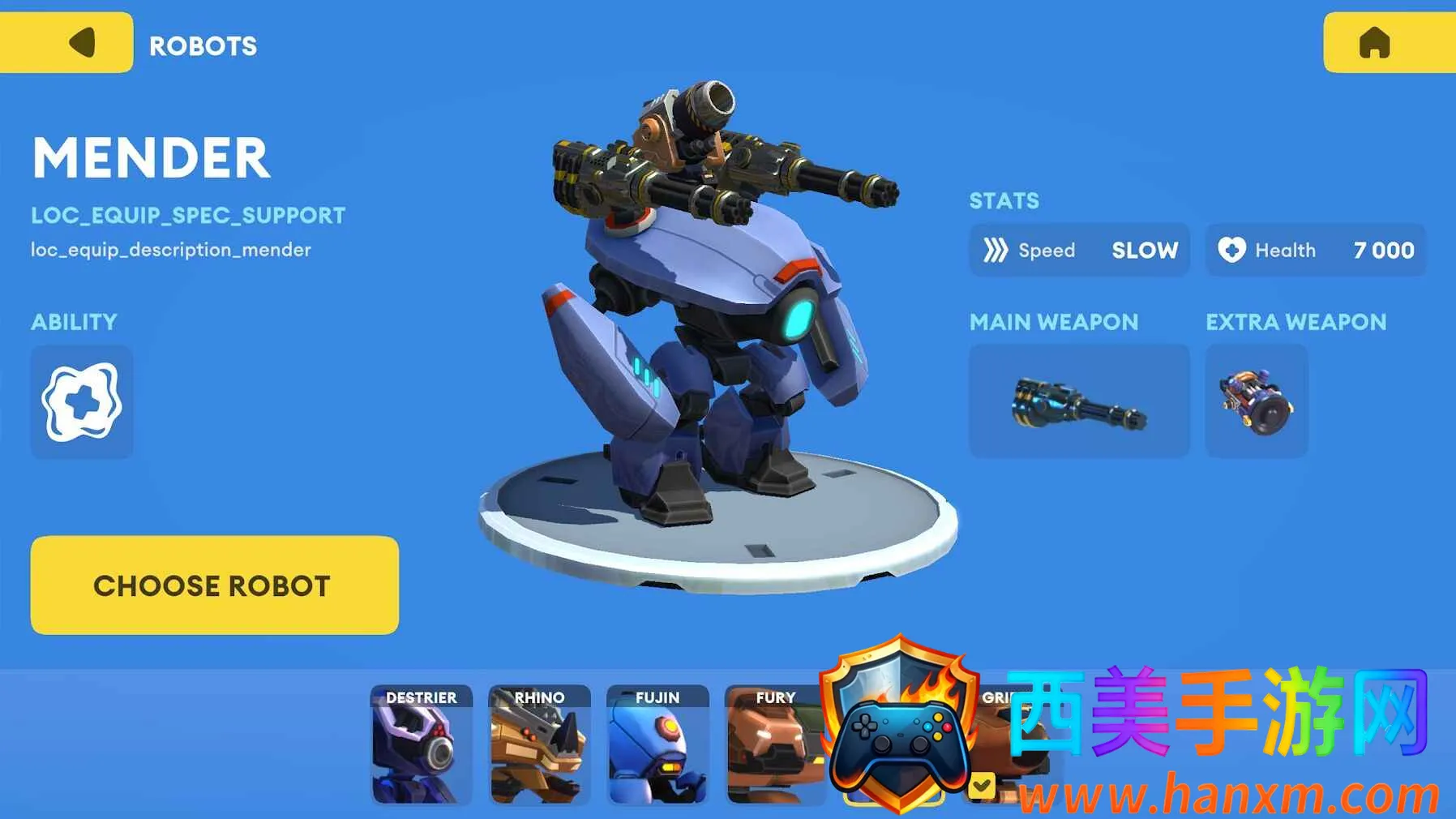This screenshot has height=819, width=1456.
Task: Pick the Rhino robot thumbnail
Action: 539,745
